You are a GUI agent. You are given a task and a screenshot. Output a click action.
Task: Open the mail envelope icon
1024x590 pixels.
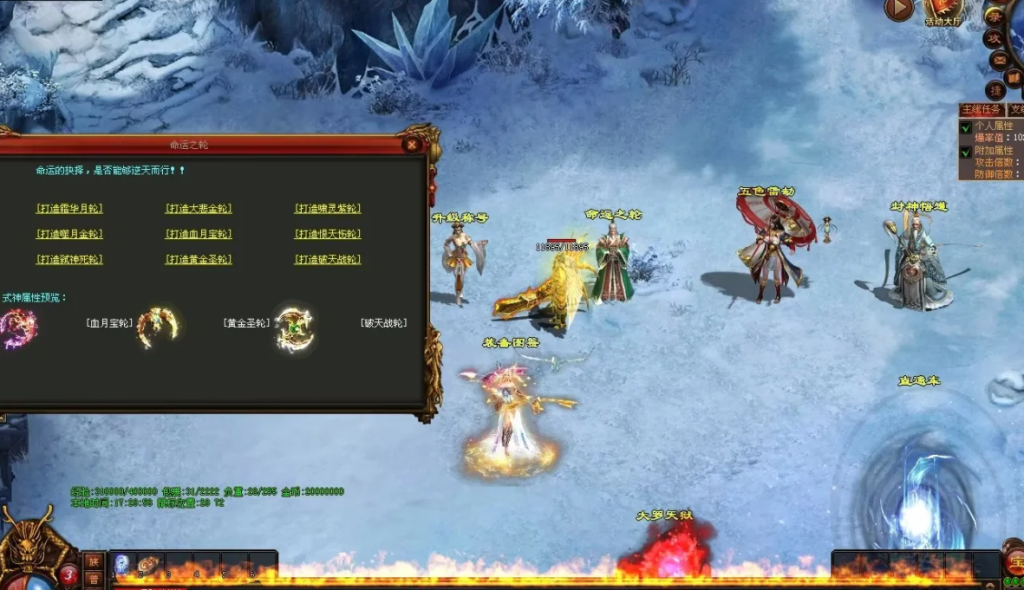tap(999, 61)
